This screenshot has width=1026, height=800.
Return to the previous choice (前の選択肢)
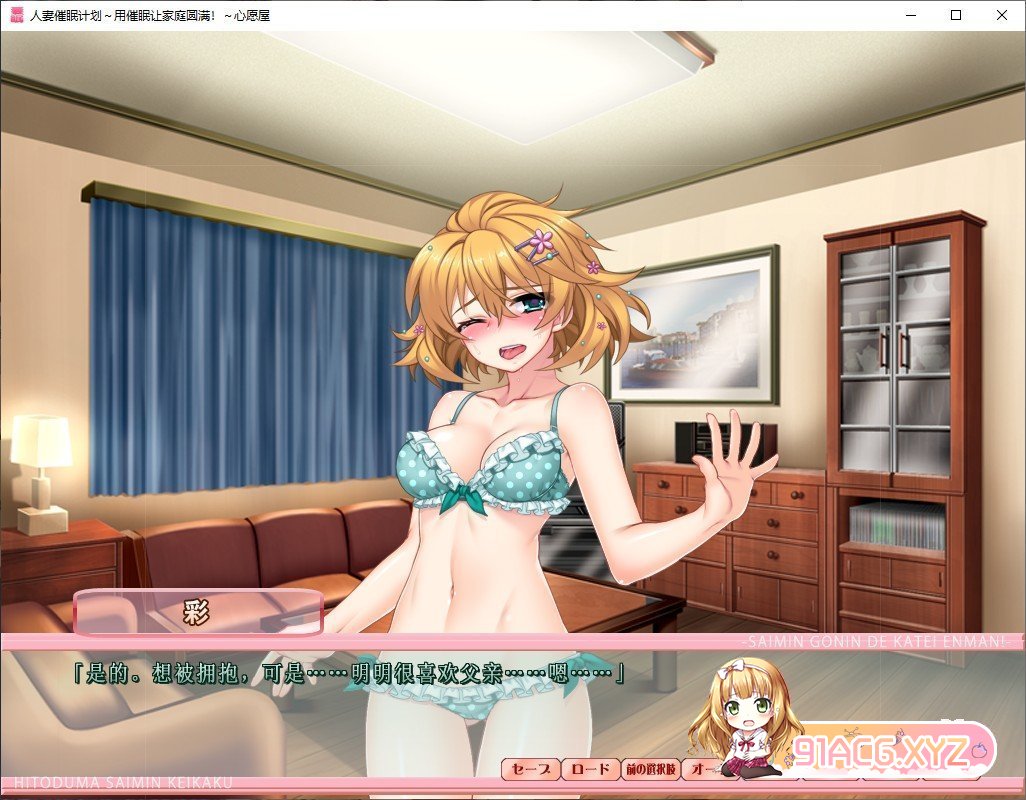tap(651, 769)
